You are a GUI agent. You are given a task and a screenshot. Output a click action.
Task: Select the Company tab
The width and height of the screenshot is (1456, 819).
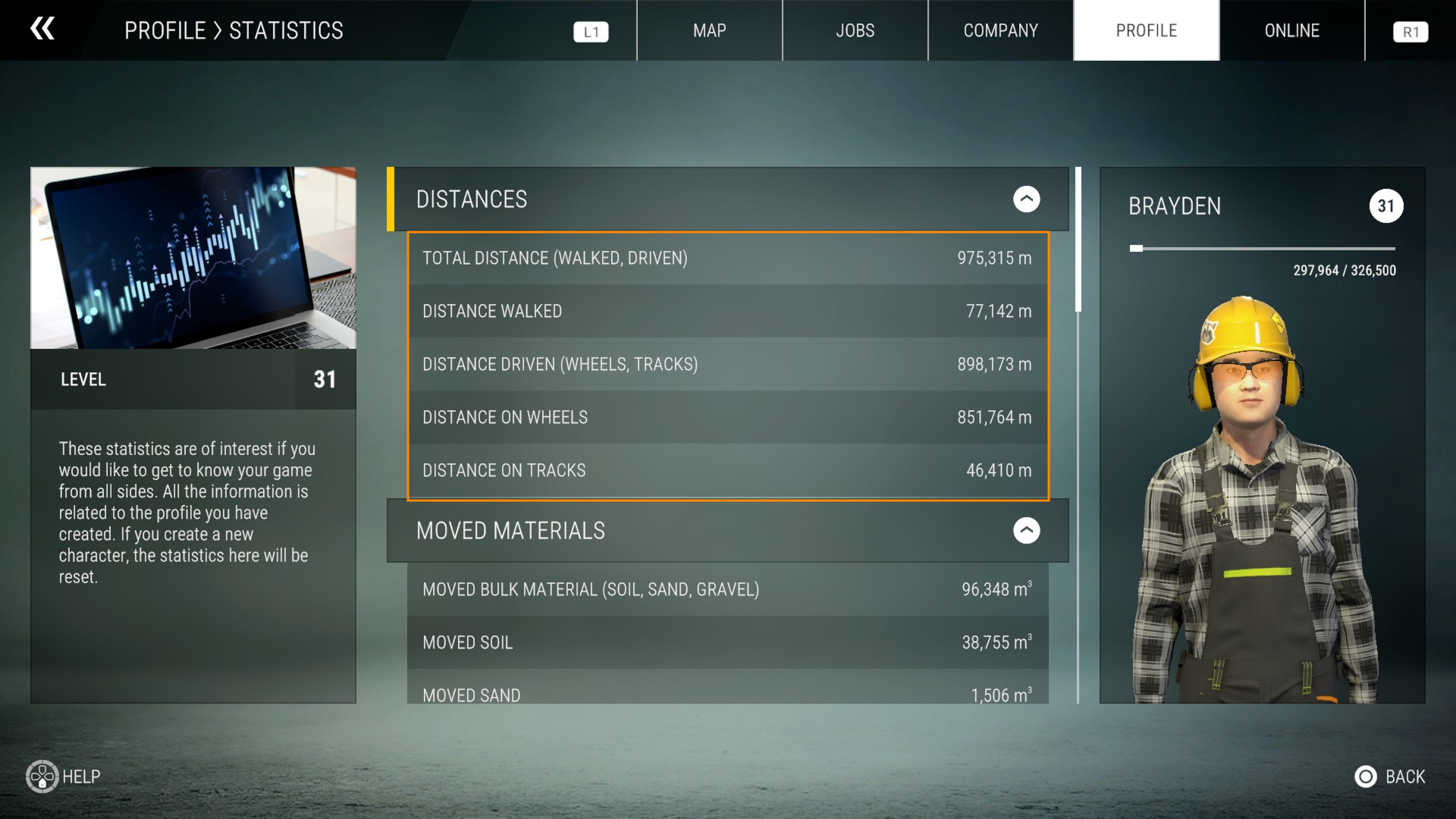click(1000, 30)
